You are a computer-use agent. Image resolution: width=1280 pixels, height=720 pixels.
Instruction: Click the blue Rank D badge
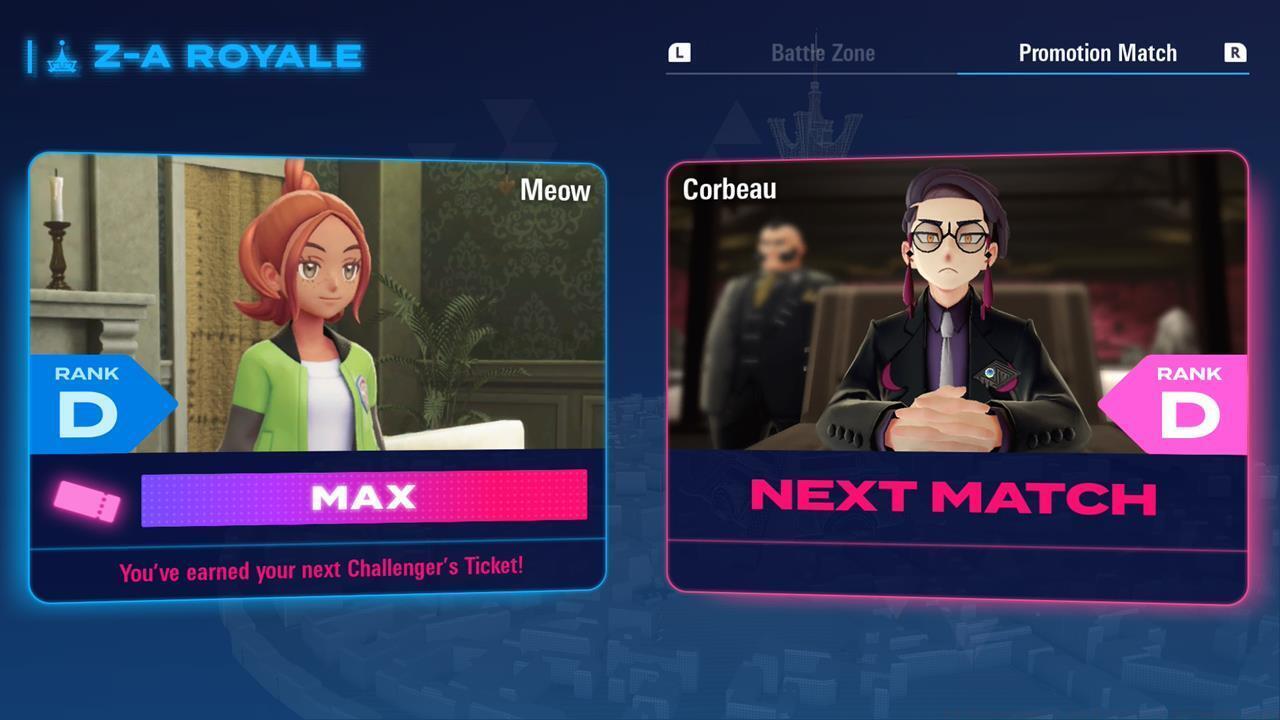click(x=90, y=398)
